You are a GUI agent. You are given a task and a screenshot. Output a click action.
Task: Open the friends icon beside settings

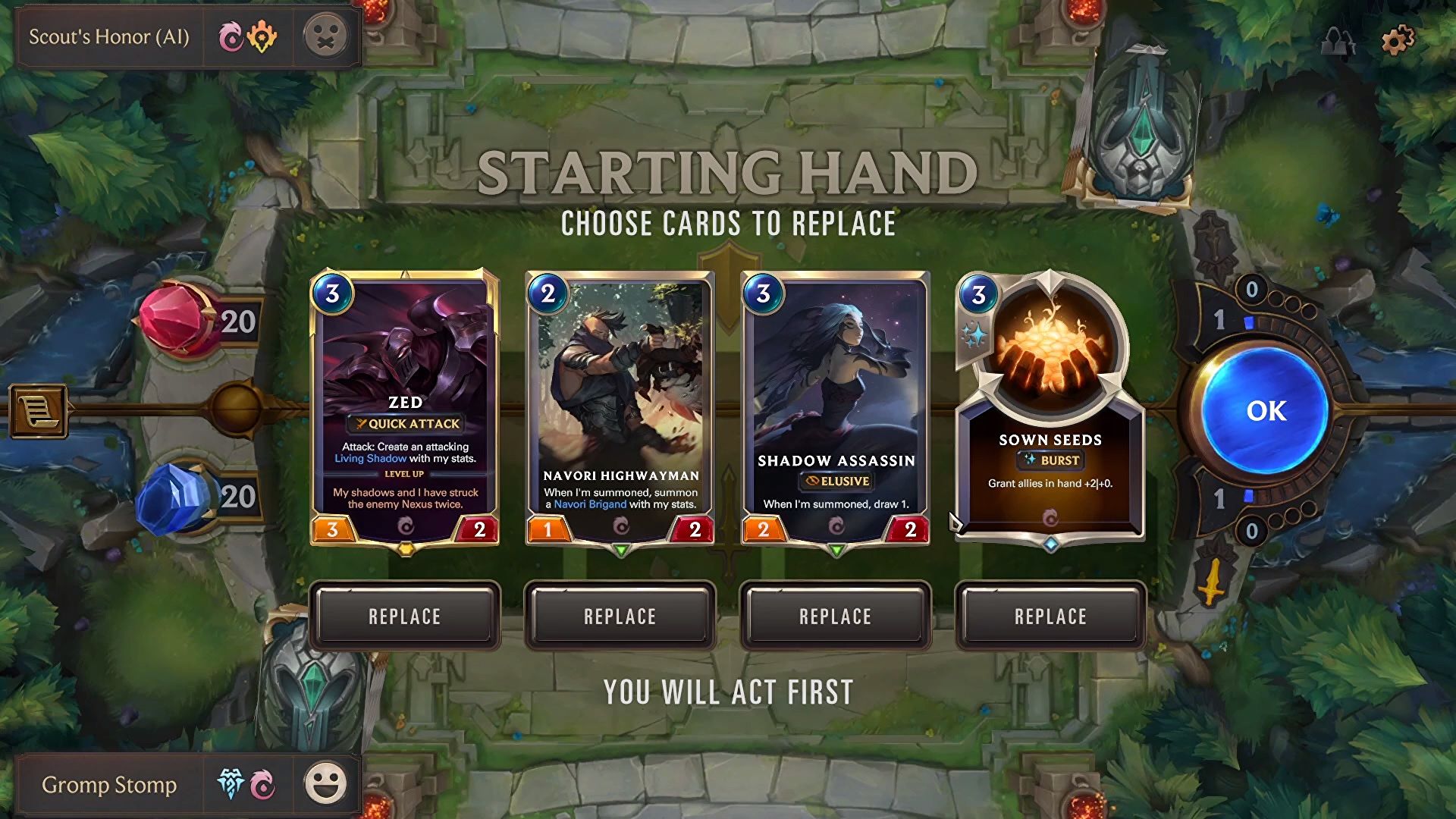tap(1338, 41)
